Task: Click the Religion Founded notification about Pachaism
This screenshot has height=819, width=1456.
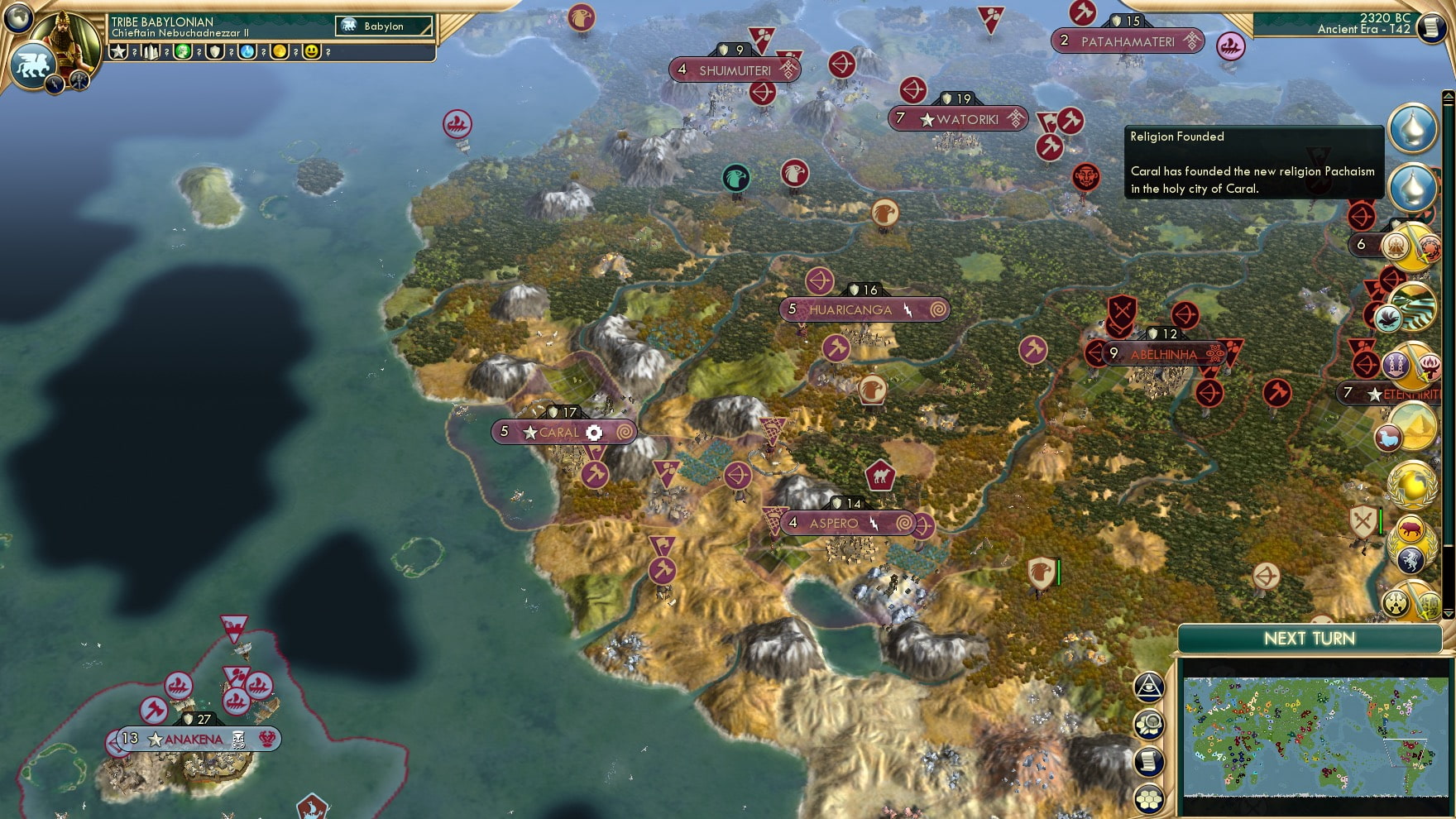Action: click(x=1254, y=163)
